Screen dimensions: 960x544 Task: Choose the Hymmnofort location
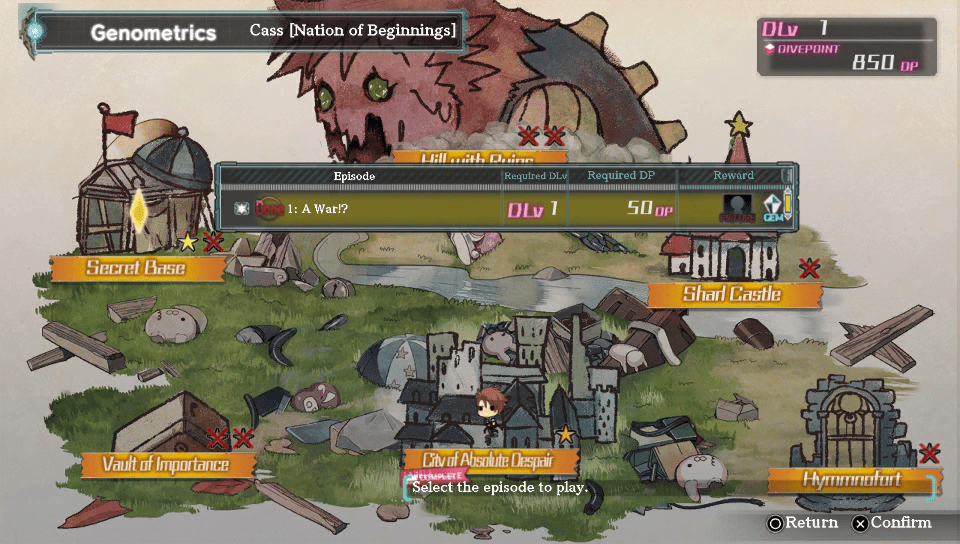click(852, 480)
